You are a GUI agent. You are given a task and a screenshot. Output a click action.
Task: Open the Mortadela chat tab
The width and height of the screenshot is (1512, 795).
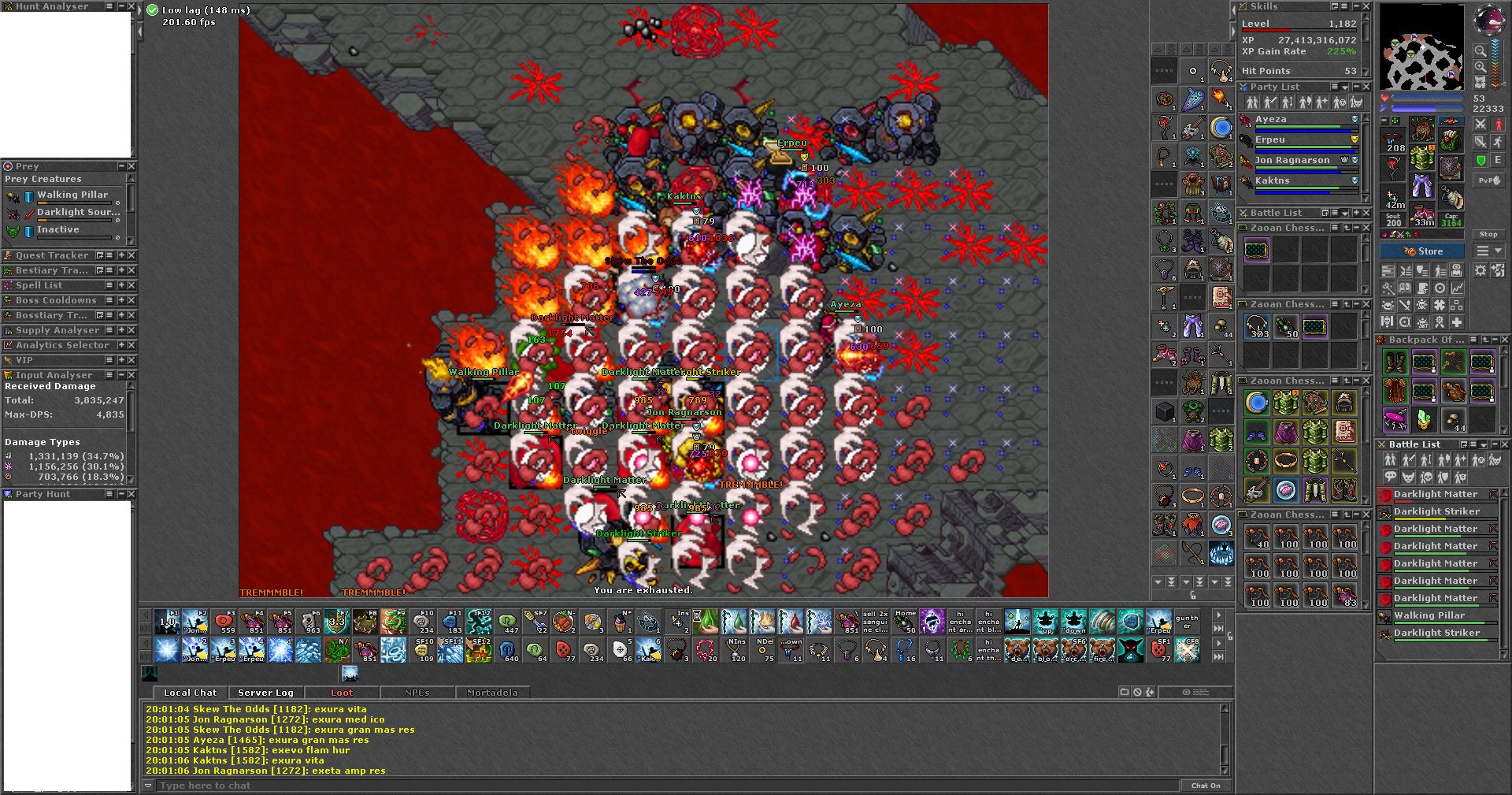coord(492,693)
